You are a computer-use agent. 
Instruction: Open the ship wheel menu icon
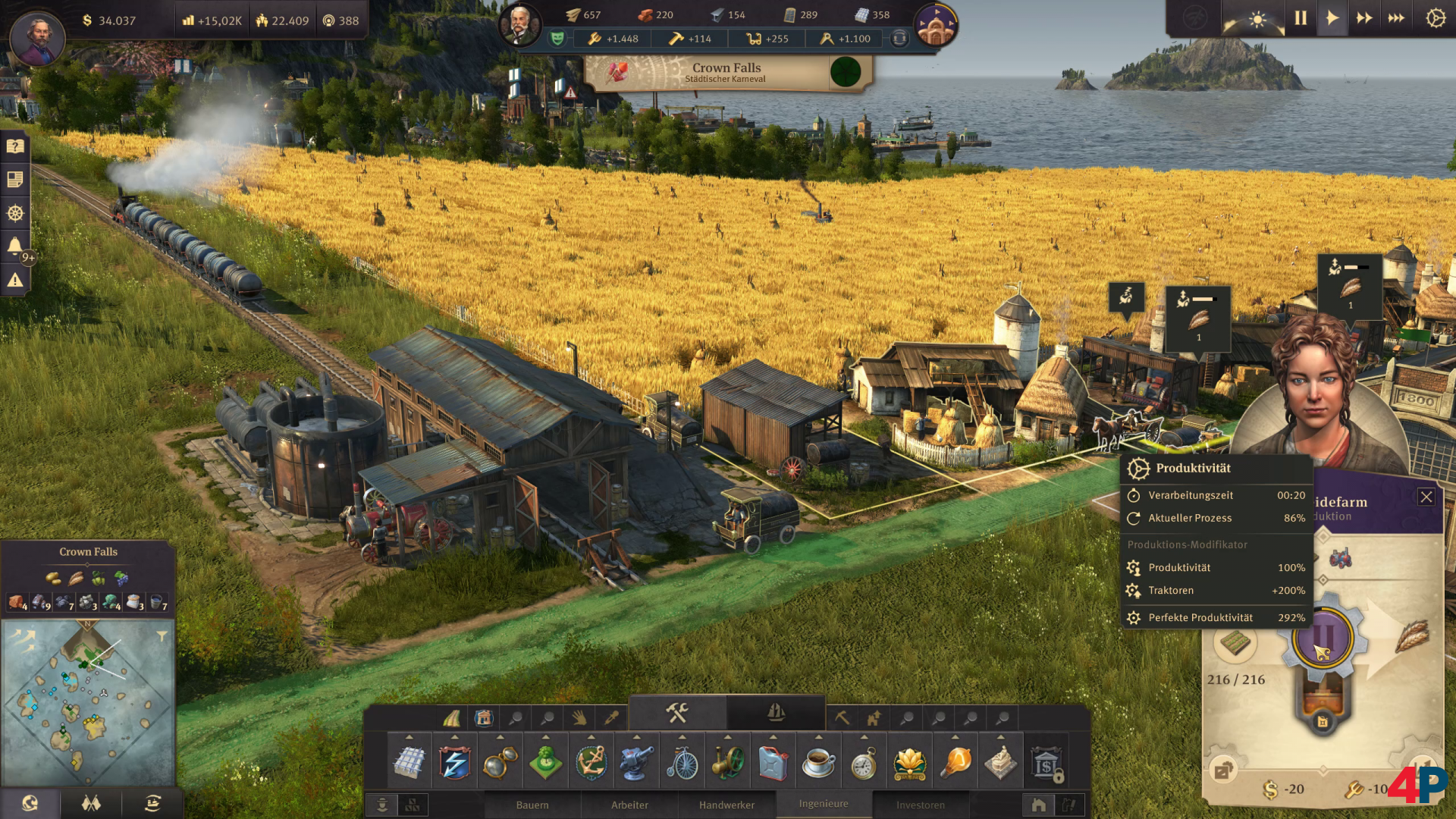pos(15,213)
